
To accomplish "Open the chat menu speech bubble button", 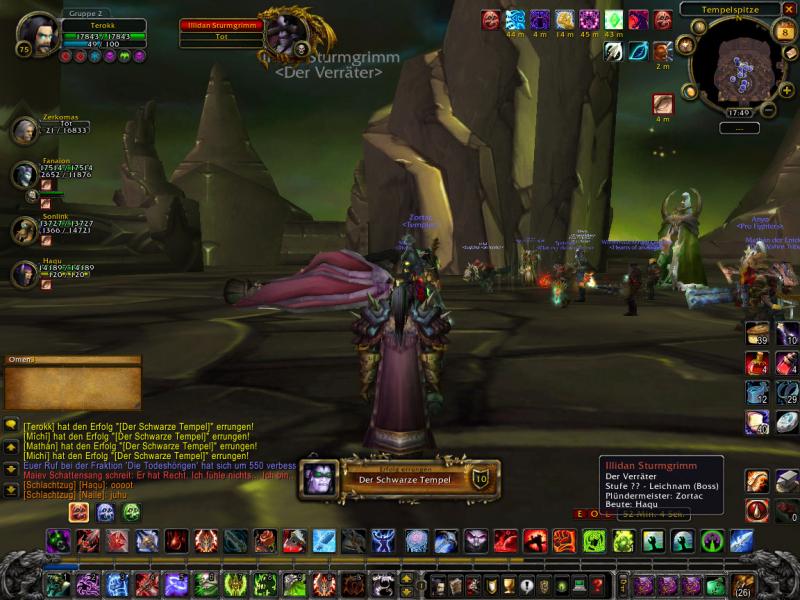I will coord(11,424).
